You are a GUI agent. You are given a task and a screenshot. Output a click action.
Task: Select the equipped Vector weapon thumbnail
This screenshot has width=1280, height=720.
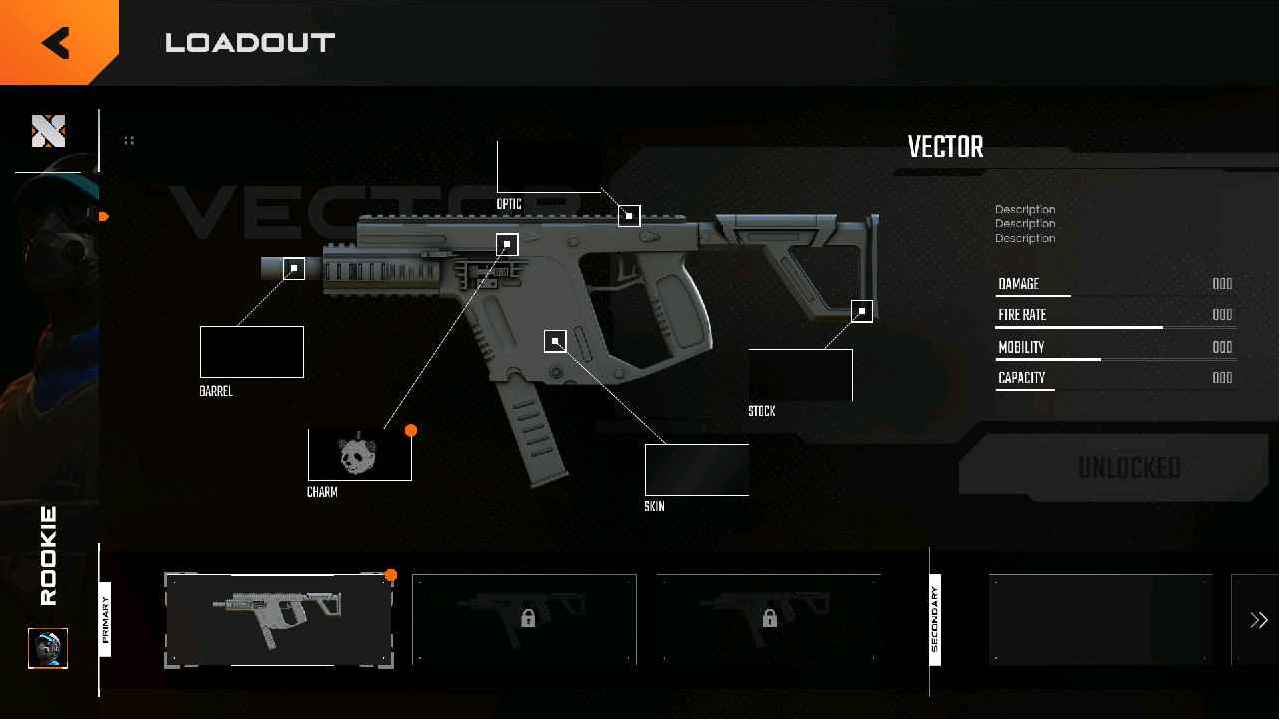278,619
